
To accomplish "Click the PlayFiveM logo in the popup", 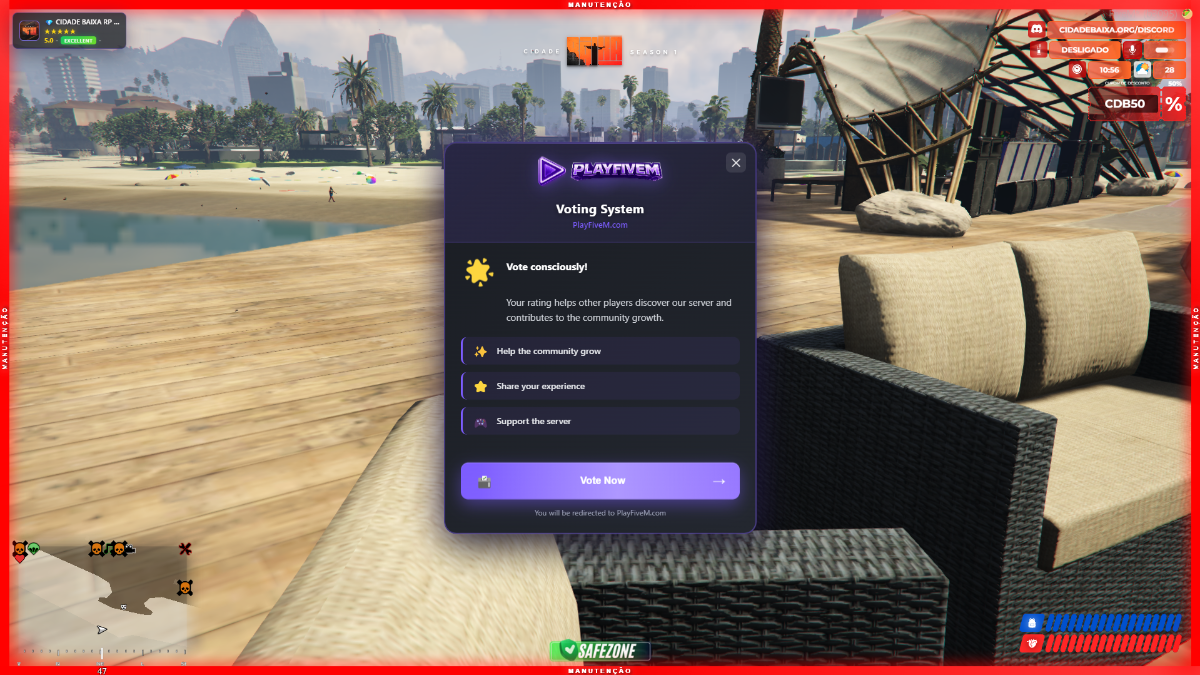I will [x=600, y=170].
